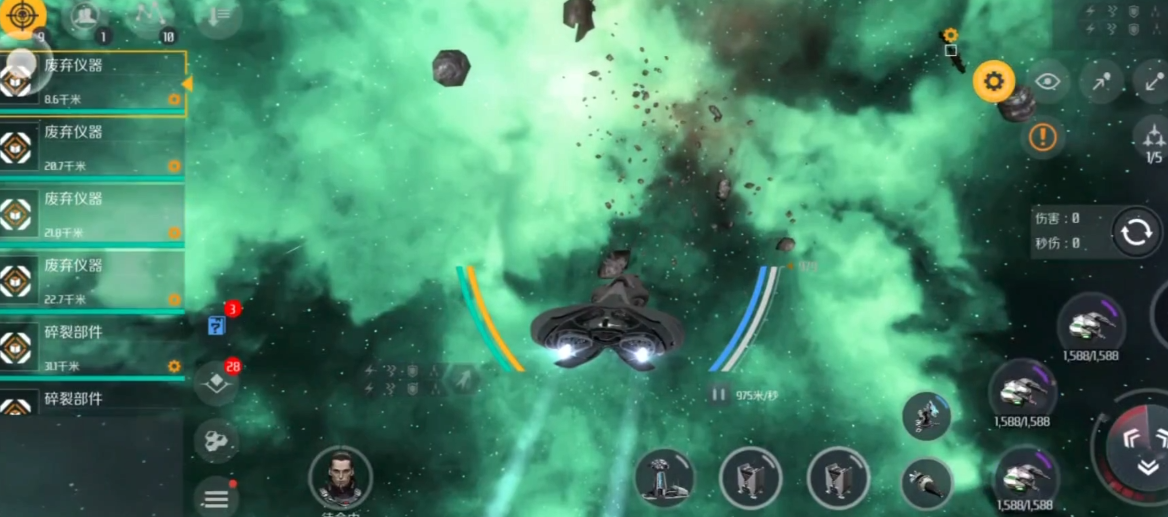Select the 废弃仪器 entry at 20.7千米
This screenshot has width=1168, height=517.
pos(92,146)
